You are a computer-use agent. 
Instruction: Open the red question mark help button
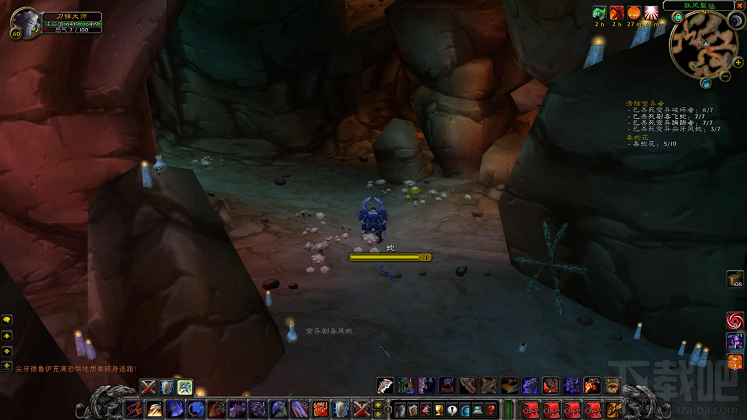[491, 409]
